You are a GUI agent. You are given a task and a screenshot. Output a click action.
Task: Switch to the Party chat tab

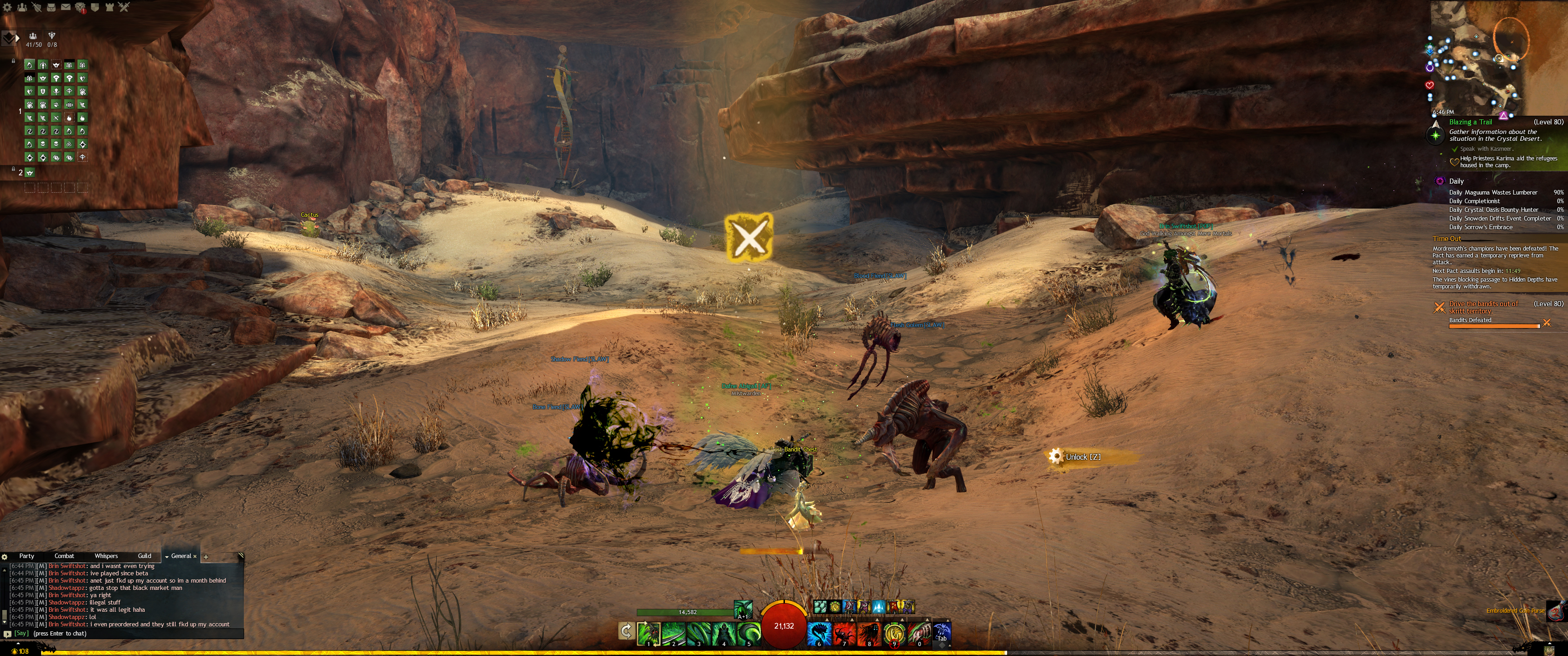point(27,556)
